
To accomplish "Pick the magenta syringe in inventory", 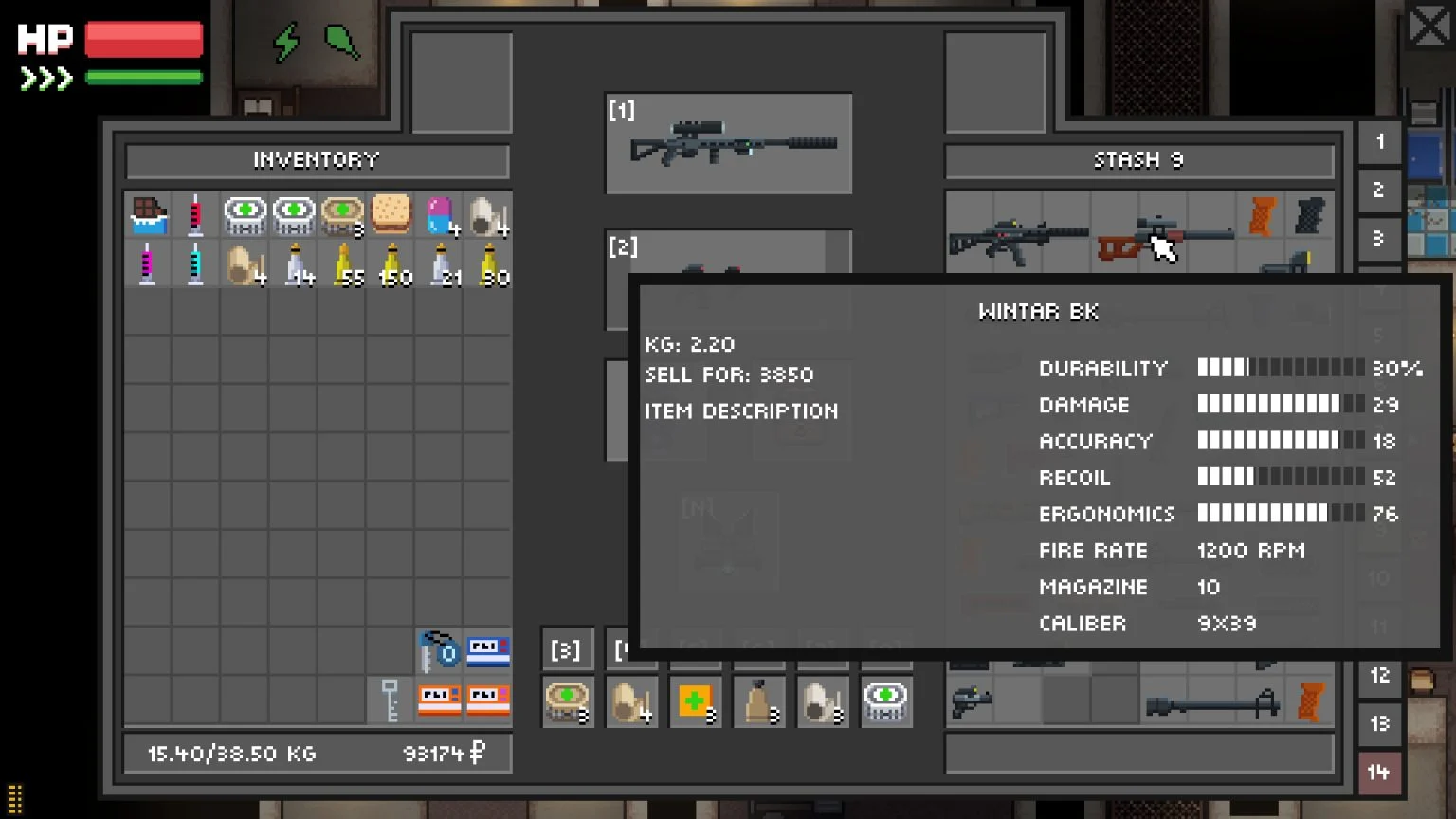I will [x=147, y=264].
